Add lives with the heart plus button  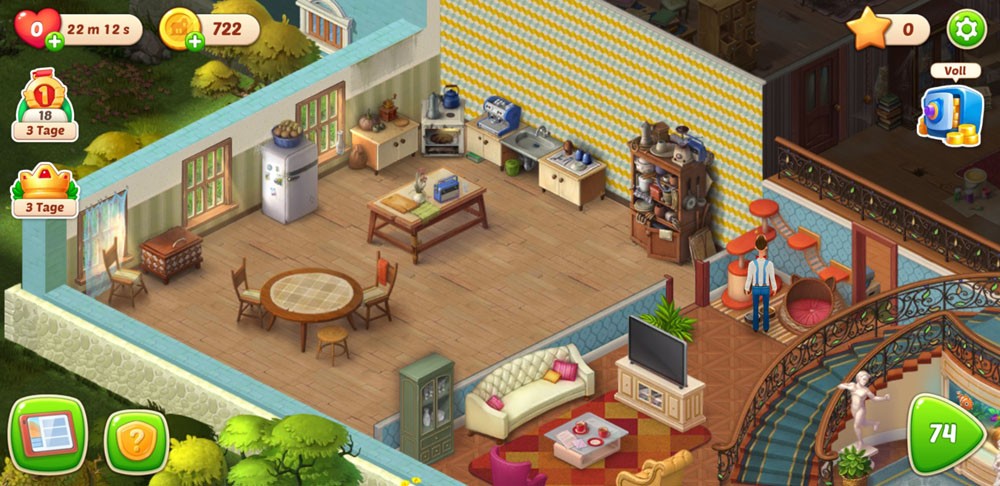point(53,42)
